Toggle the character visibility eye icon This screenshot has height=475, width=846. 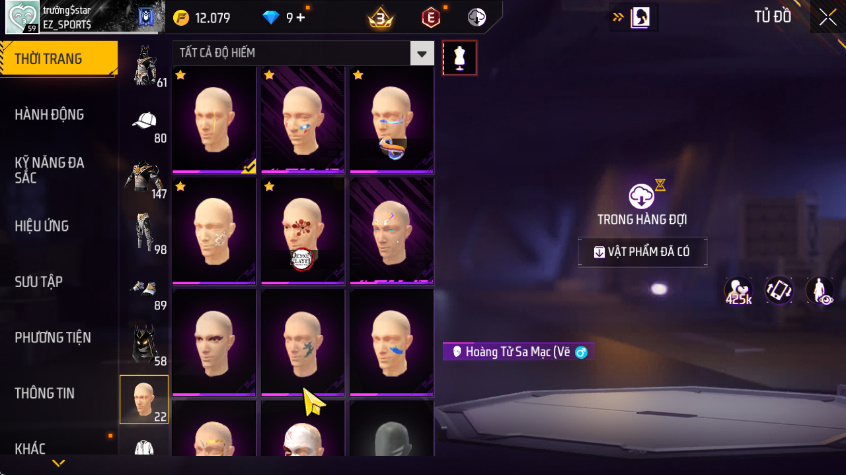coord(819,291)
